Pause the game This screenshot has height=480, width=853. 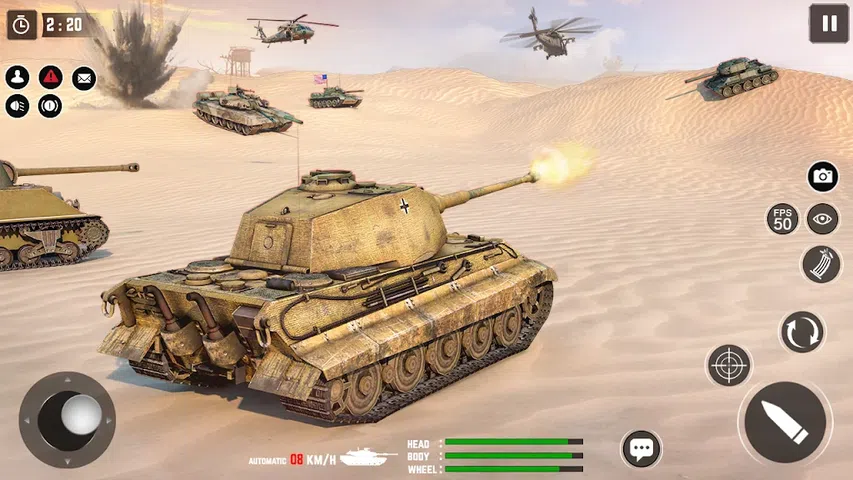point(828,23)
